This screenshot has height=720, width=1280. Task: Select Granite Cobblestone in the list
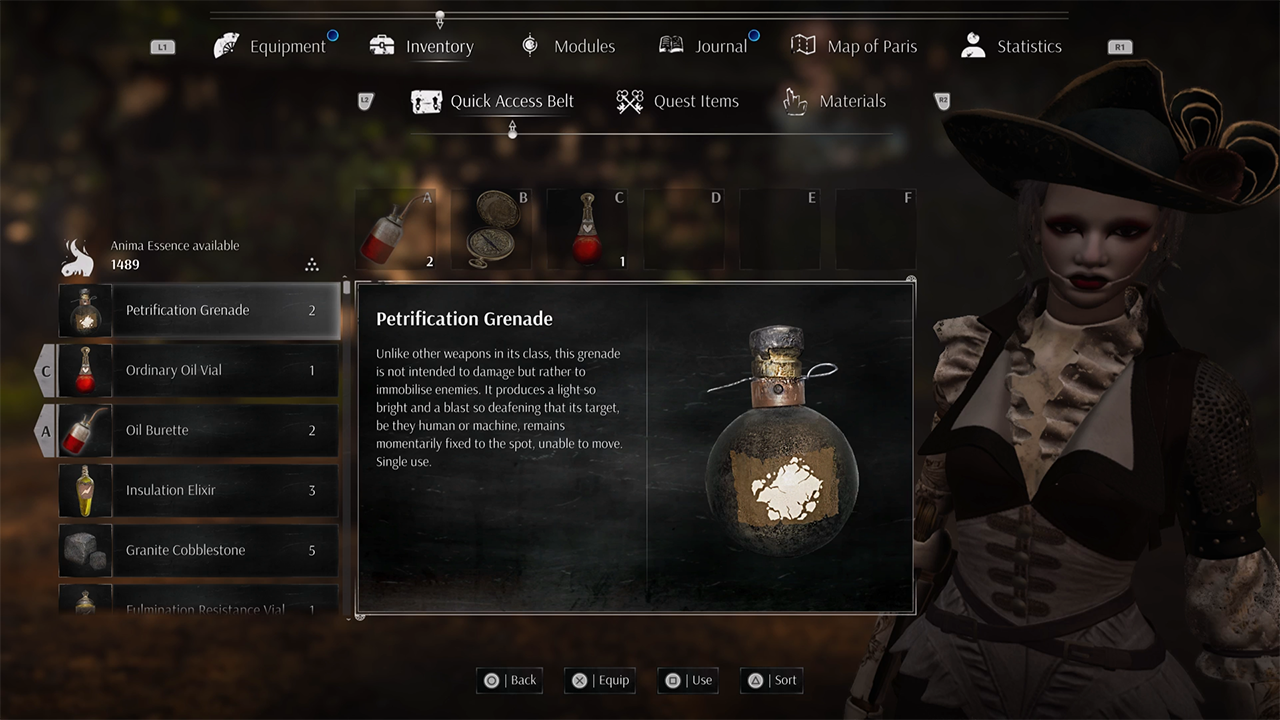click(200, 550)
